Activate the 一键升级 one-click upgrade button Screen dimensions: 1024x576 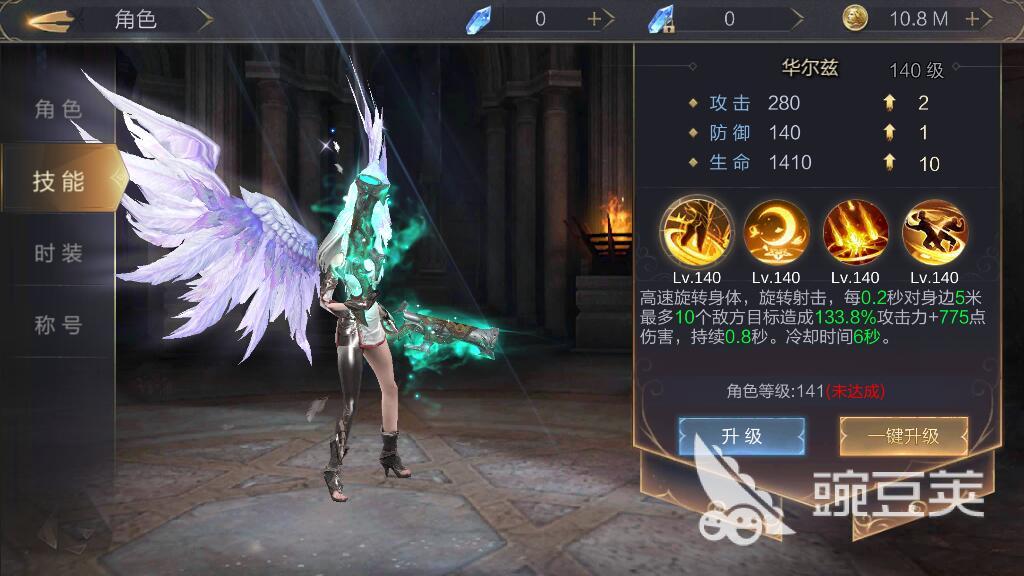903,436
